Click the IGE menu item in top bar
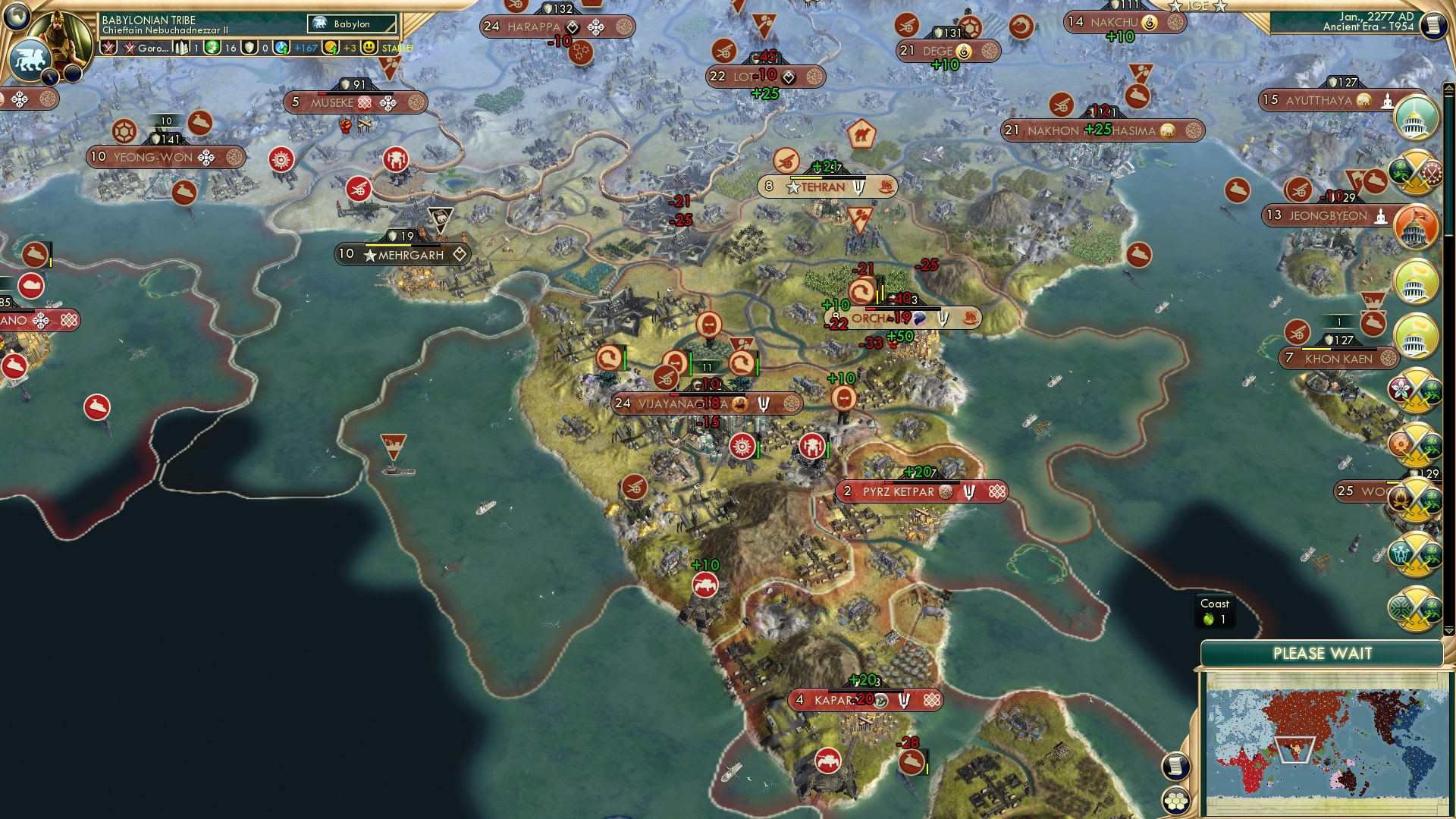The image size is (1456, 819). tap(1198, 6)
